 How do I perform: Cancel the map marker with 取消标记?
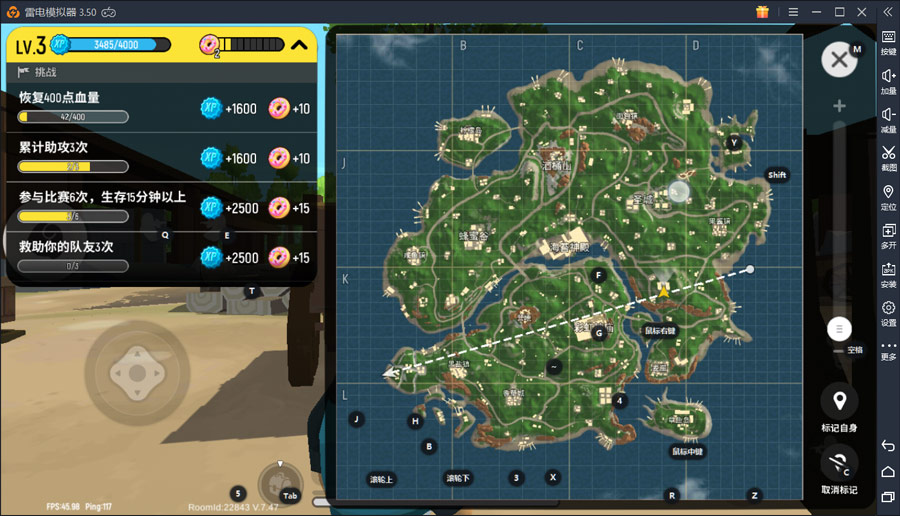[839, 463]
